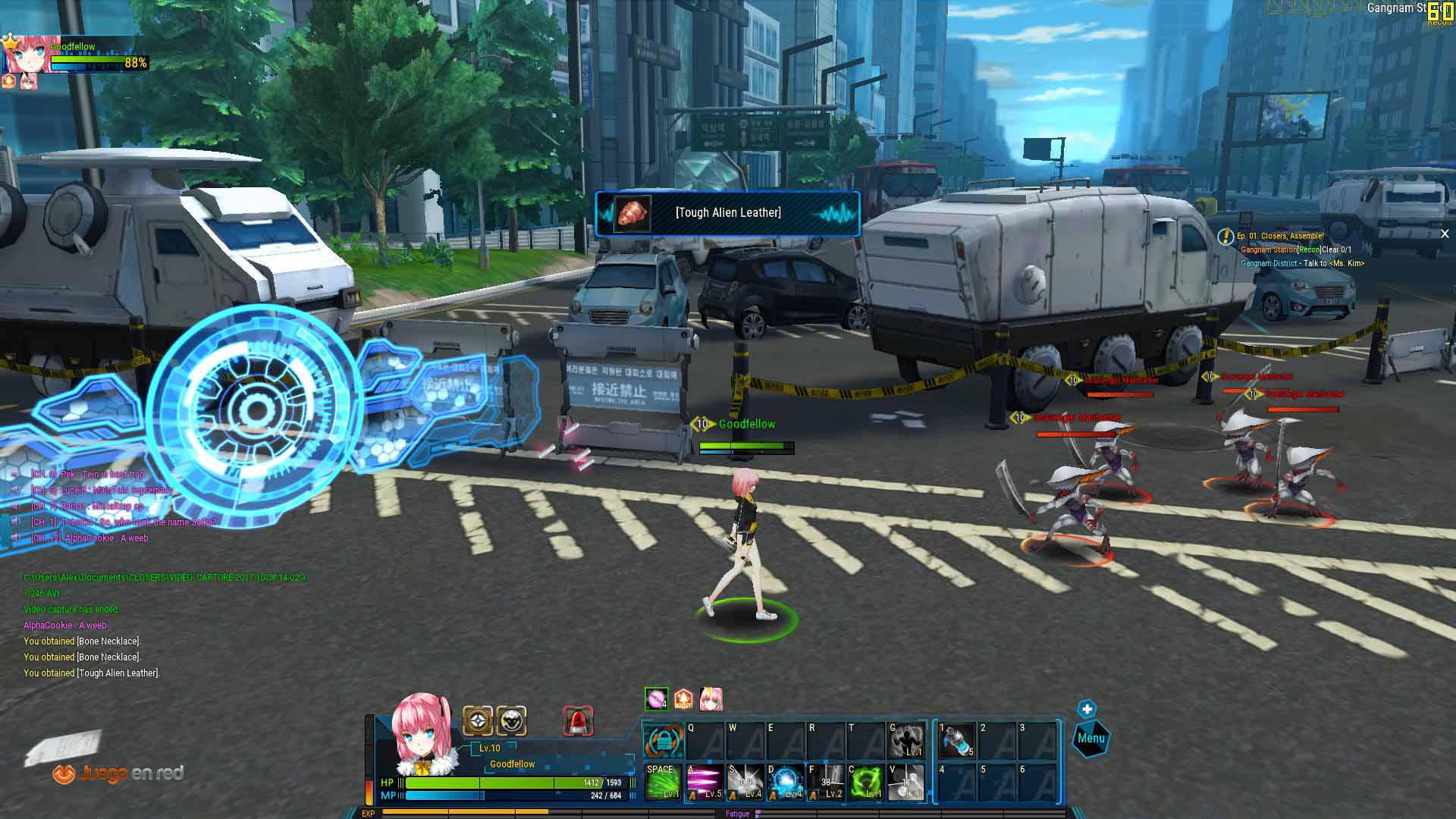Activate the V key skill icon
This screenshot has height=819, width=1456.
(x=906, y=782)
